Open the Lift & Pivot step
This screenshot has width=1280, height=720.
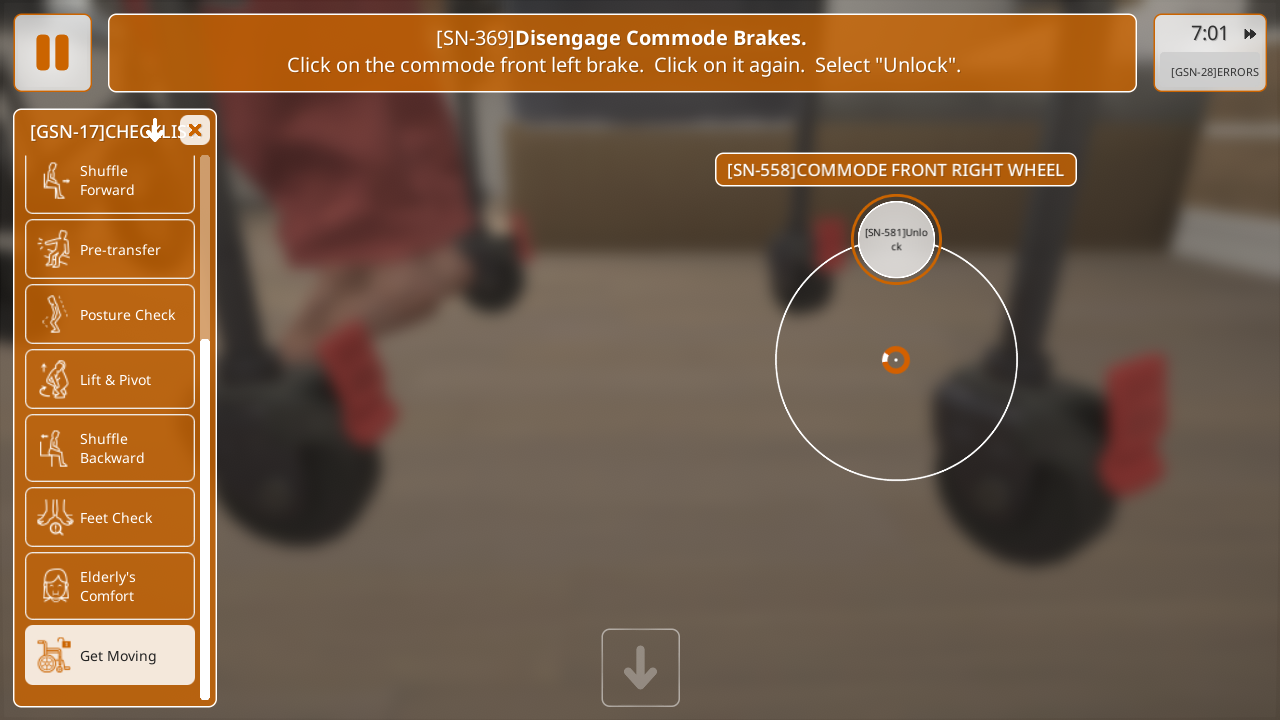pyautogui.click(x=110, y=379)
